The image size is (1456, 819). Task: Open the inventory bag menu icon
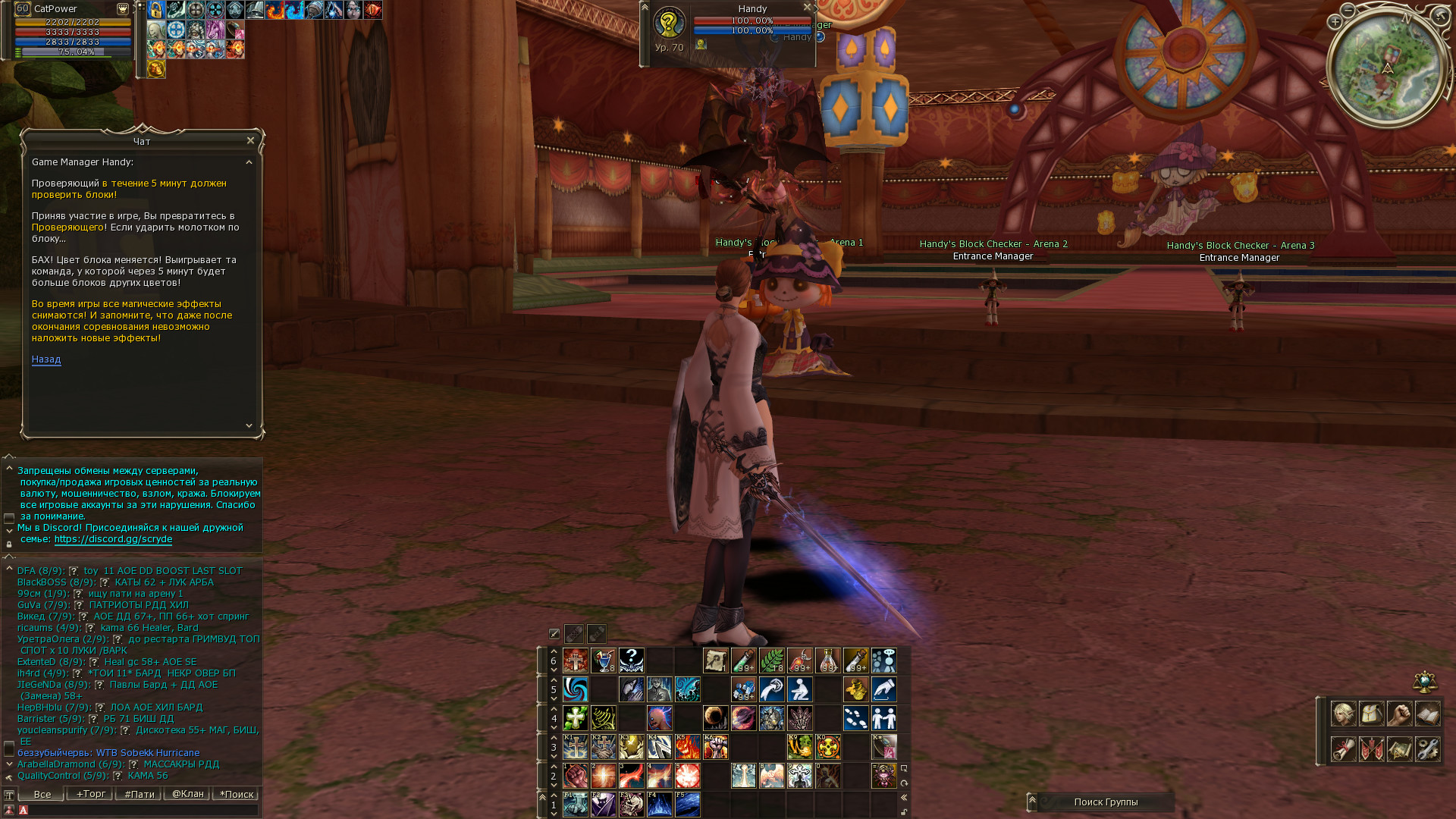click(1371, 714)
